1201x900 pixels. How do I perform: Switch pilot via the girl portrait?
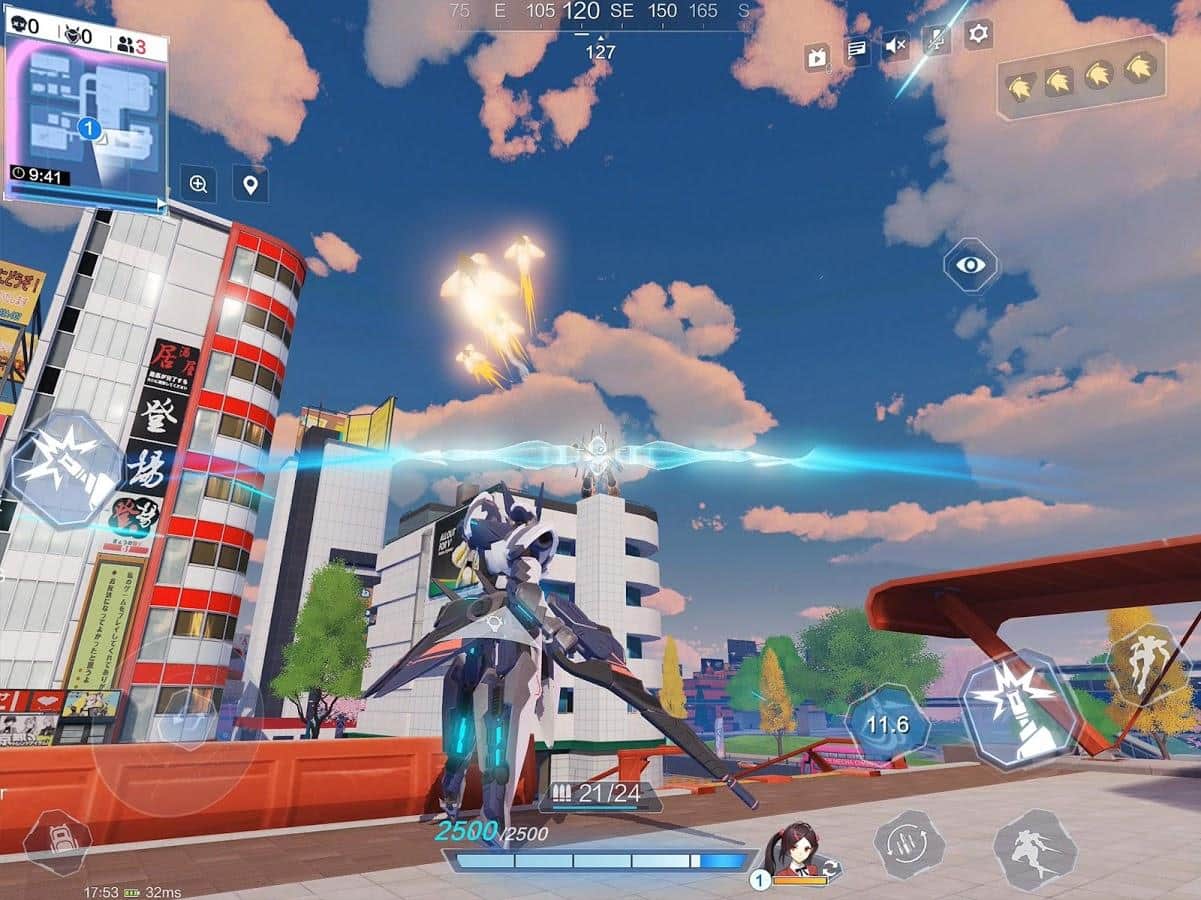[795, 855]
